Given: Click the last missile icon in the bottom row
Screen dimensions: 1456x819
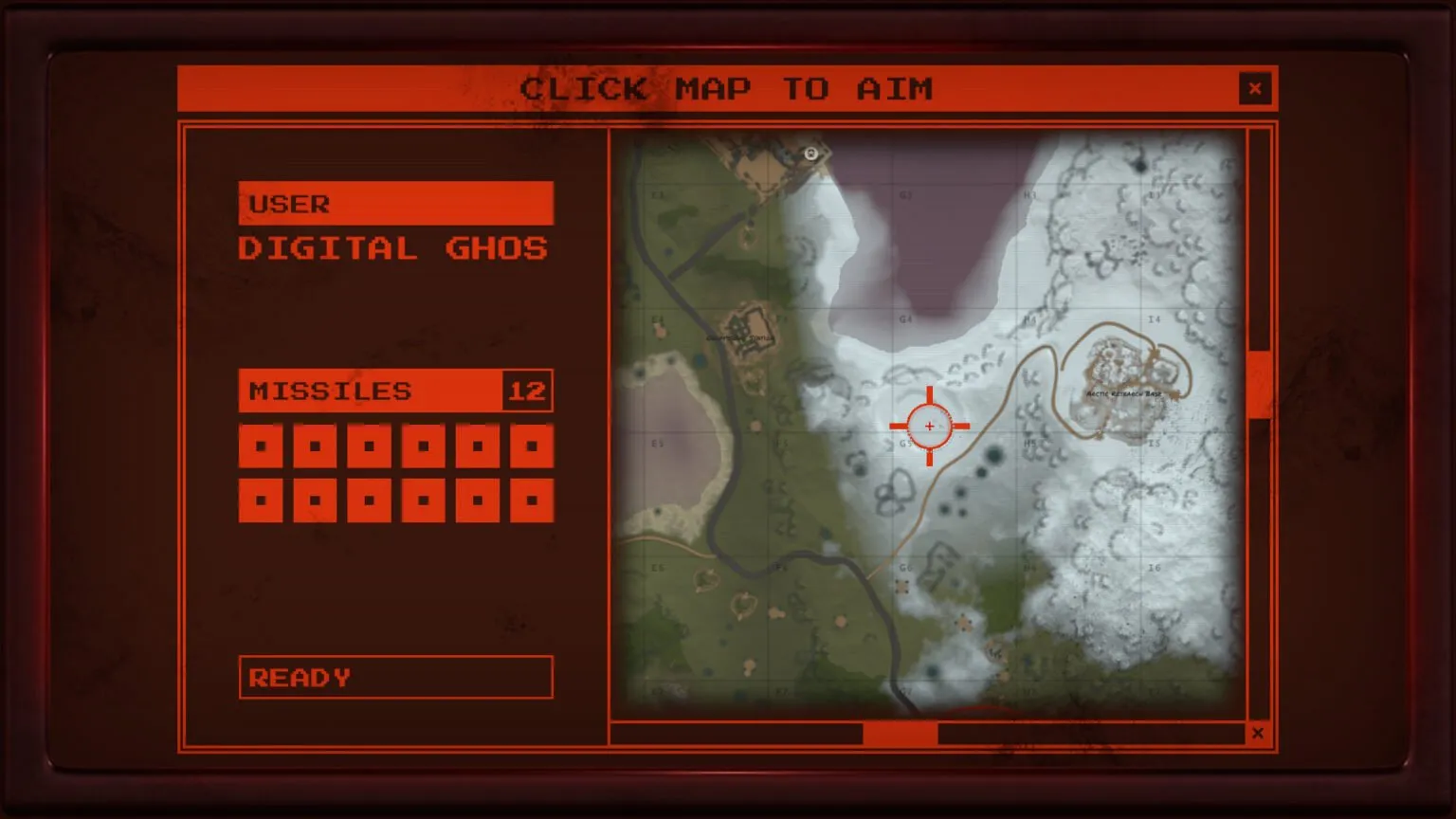Looking at the screenshot, I should point(532,498).
